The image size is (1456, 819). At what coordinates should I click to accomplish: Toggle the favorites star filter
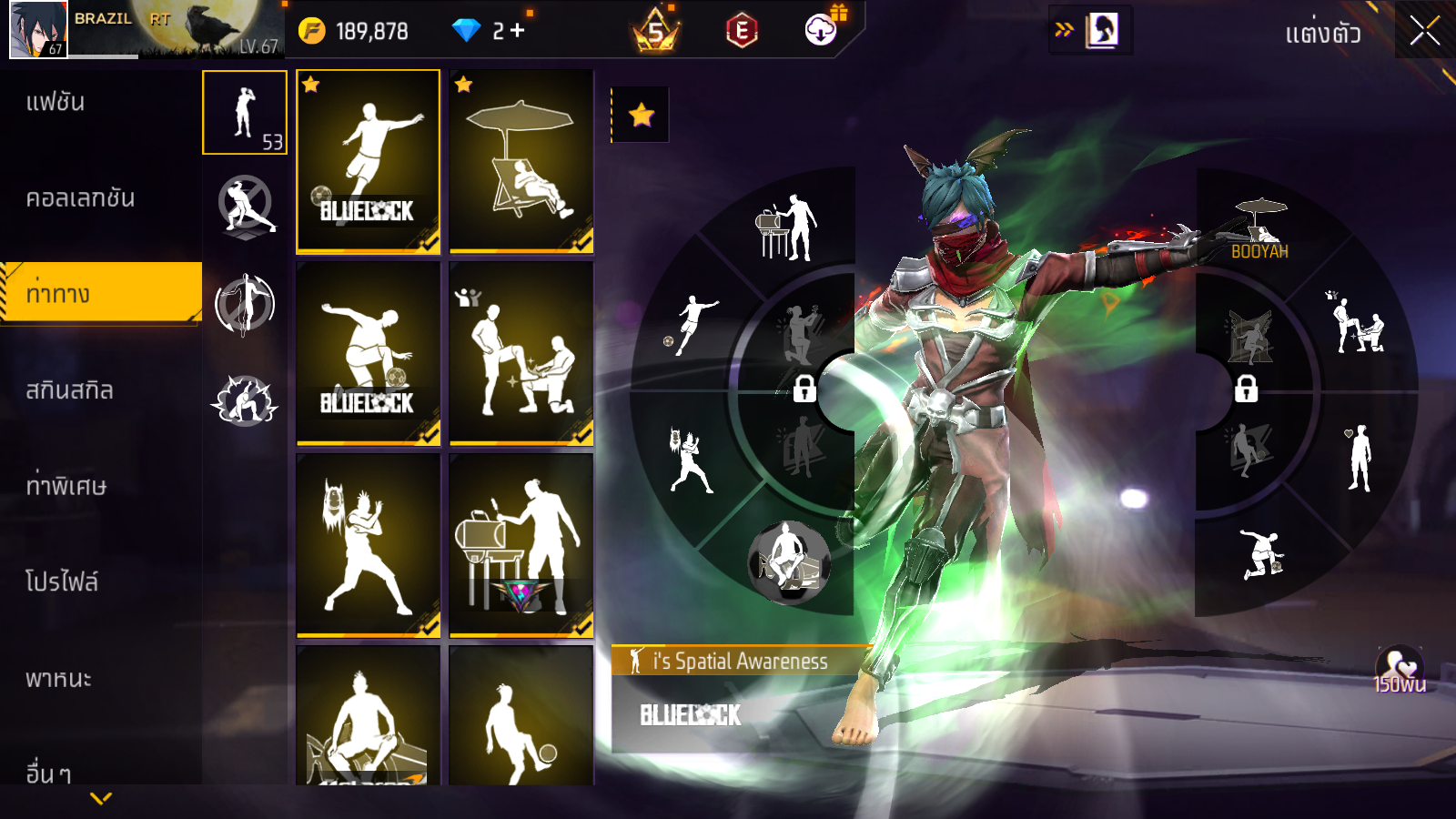(x=642, y=115)
